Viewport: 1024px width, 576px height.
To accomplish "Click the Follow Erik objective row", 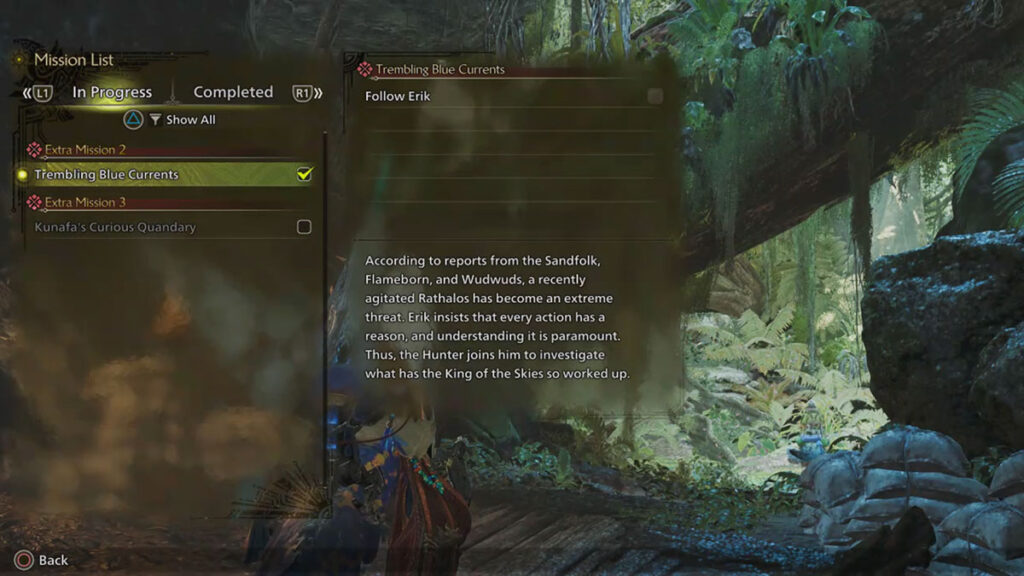I will 398,96.
